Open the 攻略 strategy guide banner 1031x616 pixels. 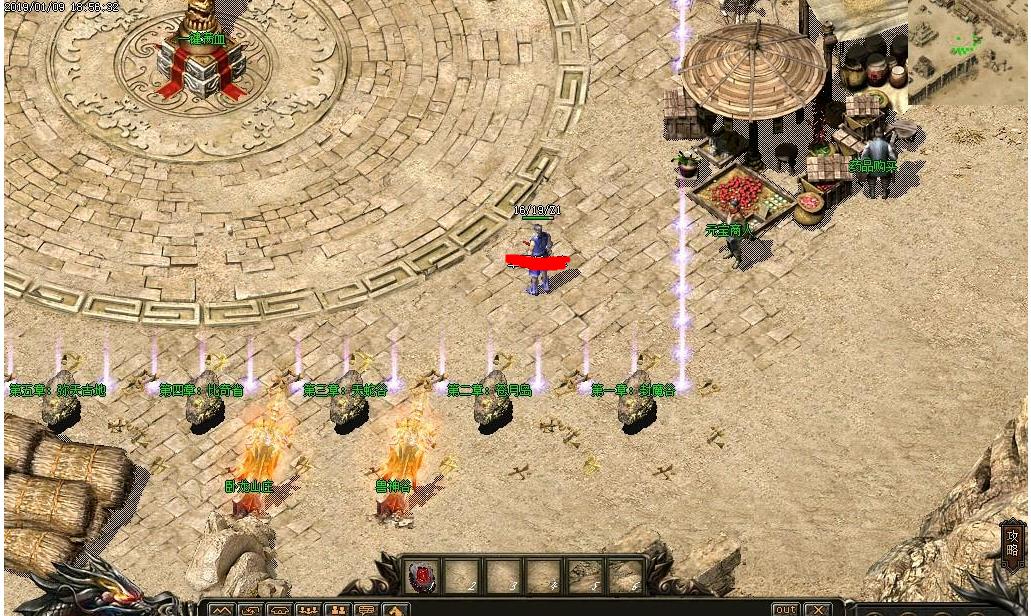[x=1012, y=545]
